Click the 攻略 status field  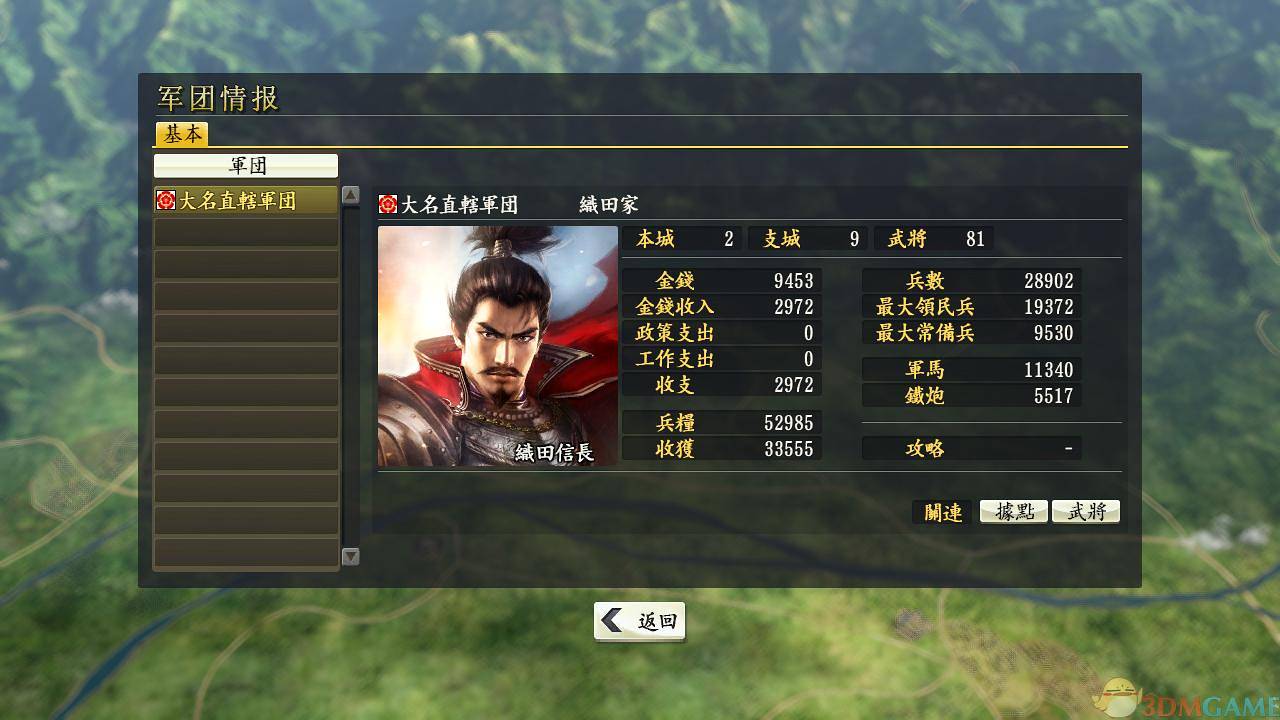[970, 448]
